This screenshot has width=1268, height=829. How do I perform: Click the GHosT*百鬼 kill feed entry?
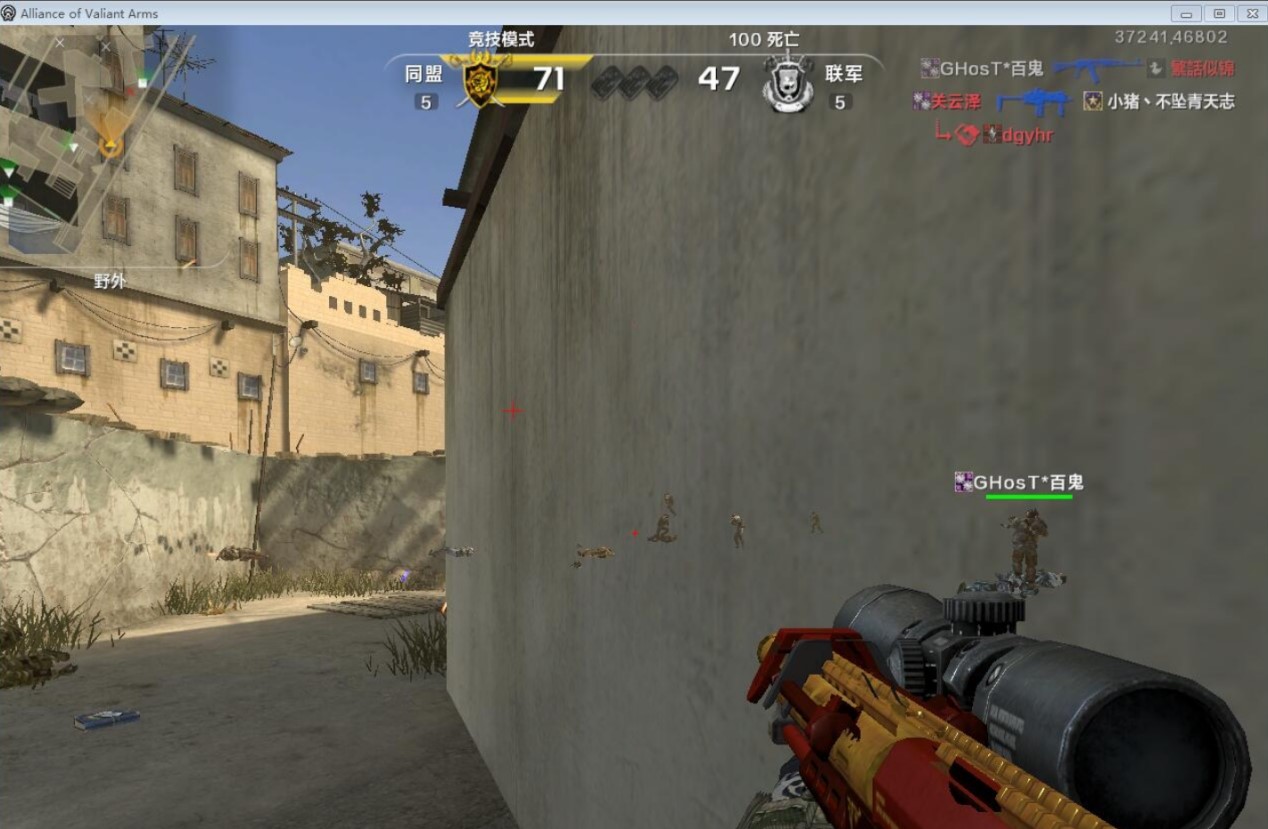pos(992,69)
